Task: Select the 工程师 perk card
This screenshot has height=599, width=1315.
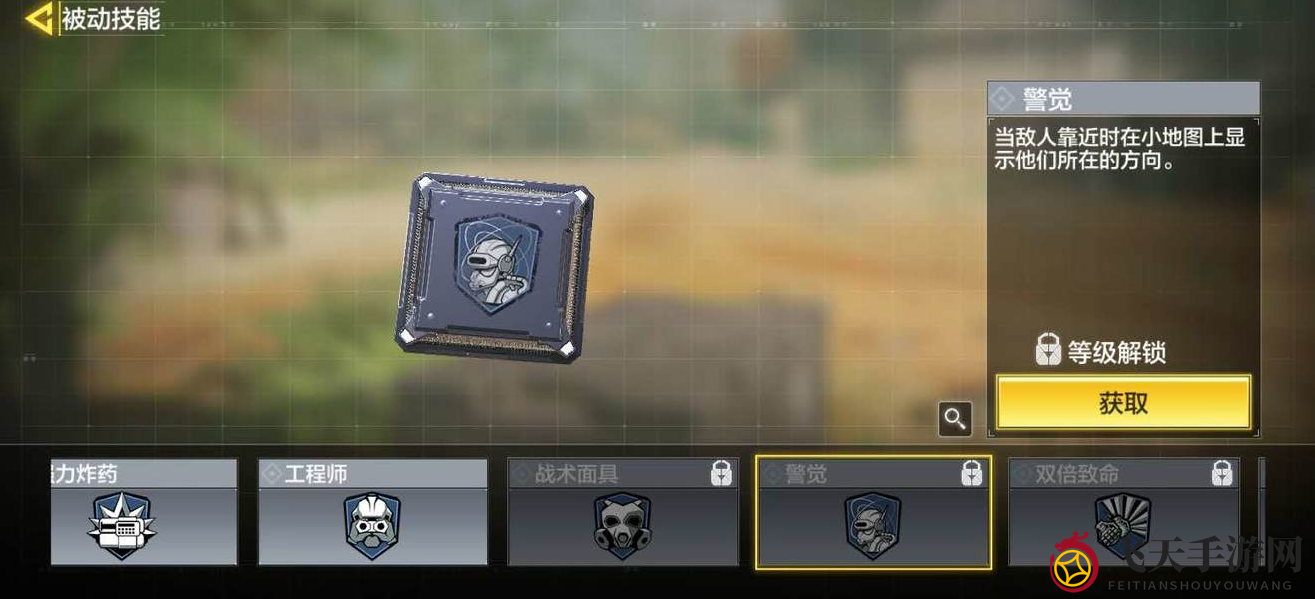Action: click(x=373, y=513)
